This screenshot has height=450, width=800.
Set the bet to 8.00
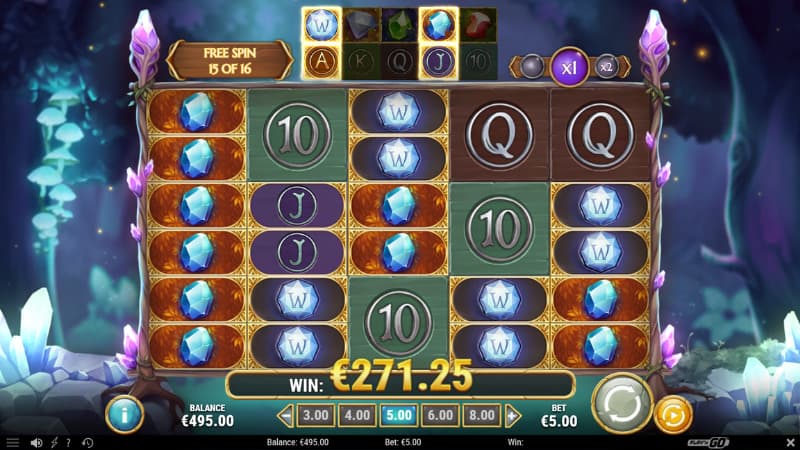coord(482,415)
